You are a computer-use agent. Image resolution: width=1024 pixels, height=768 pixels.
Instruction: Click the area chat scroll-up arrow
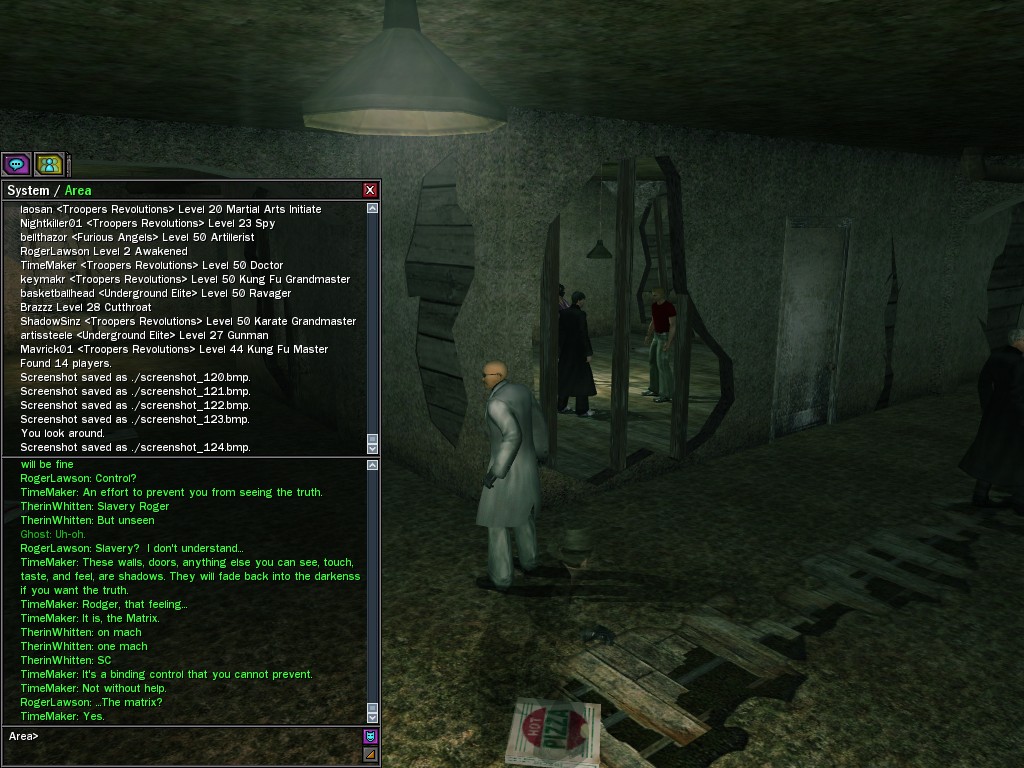pos(373,465)
